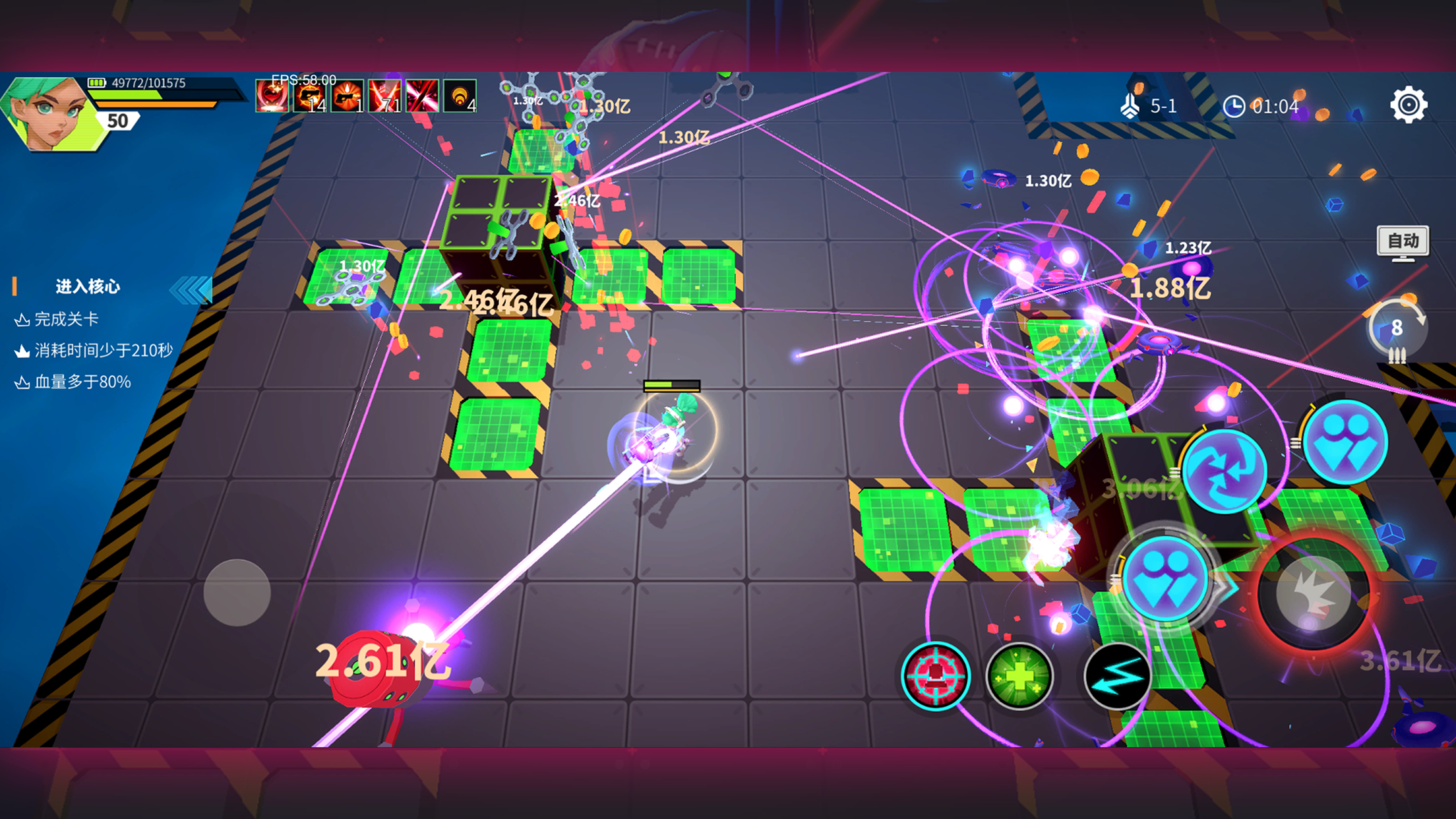Select the golden buff icon with count 4
Image resolution: width=1456 pixels, height=819 pixels.
click(460, 96)
